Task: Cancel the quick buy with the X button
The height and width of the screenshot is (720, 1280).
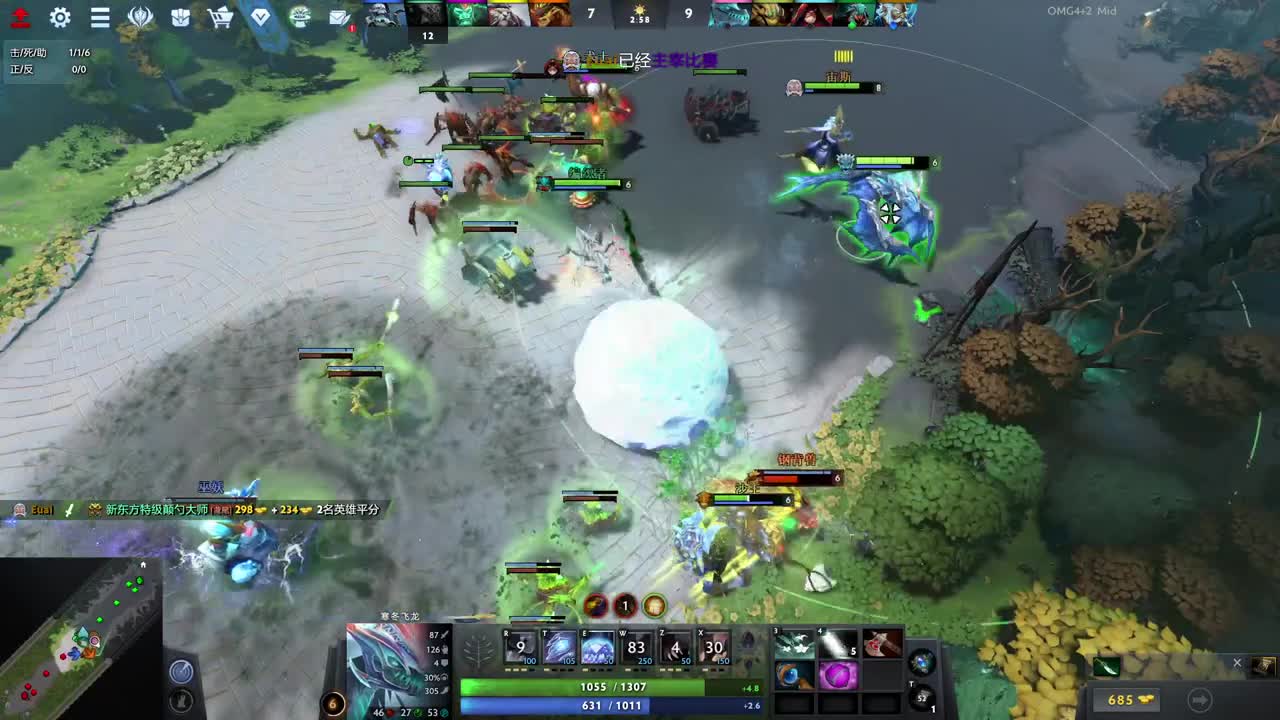Action: pos(1238,662)
